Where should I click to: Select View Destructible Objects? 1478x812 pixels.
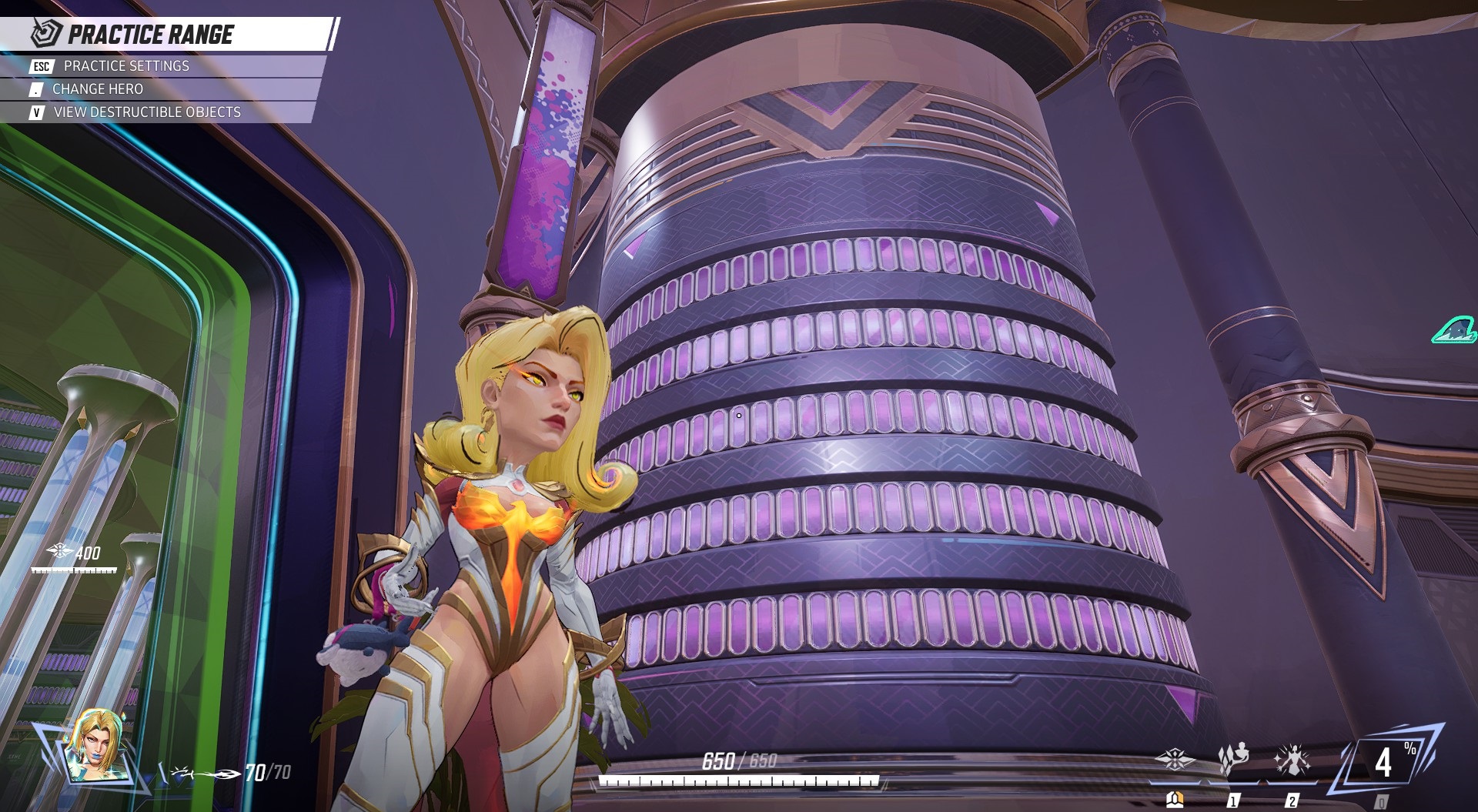(x=146, y=112)
